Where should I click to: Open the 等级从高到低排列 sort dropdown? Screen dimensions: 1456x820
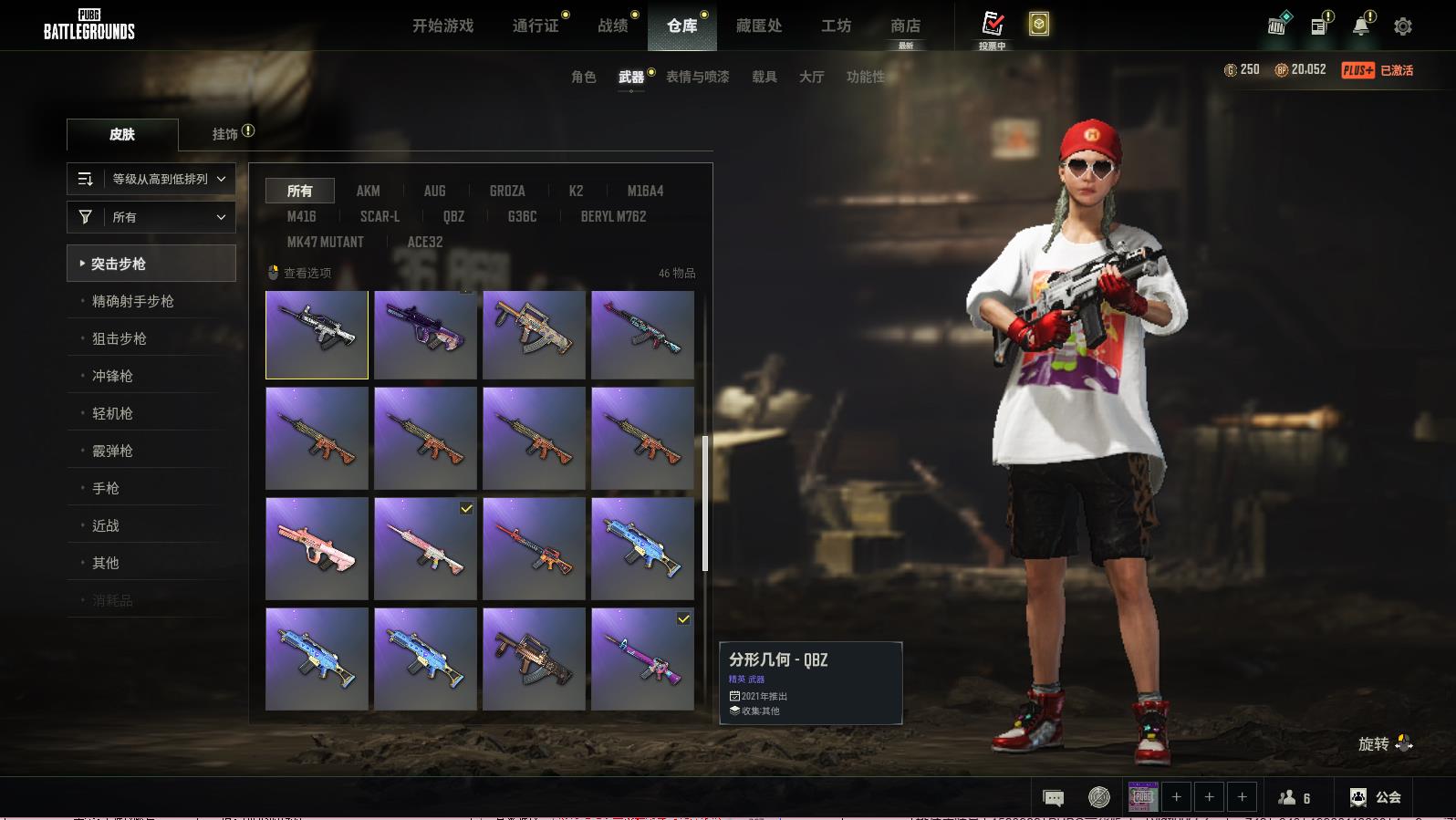tap(151, 179)
